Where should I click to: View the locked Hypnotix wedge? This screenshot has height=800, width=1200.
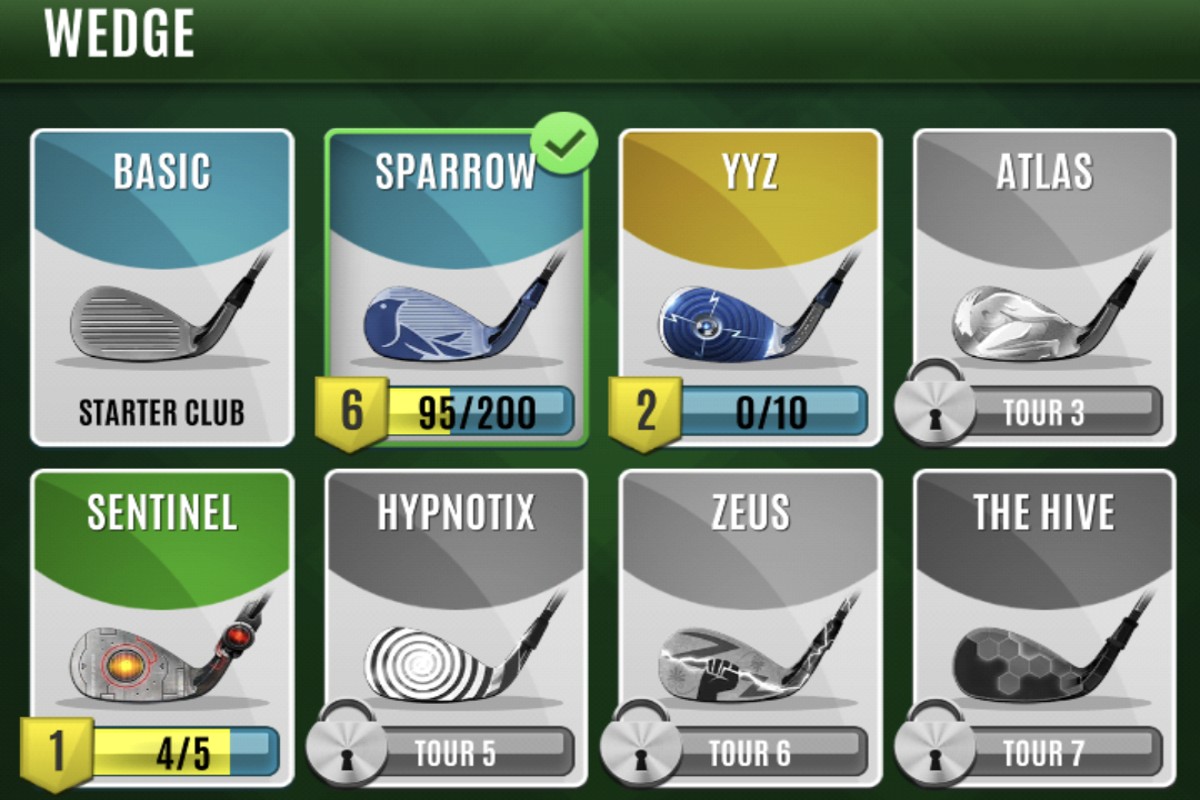coord(456,628)
